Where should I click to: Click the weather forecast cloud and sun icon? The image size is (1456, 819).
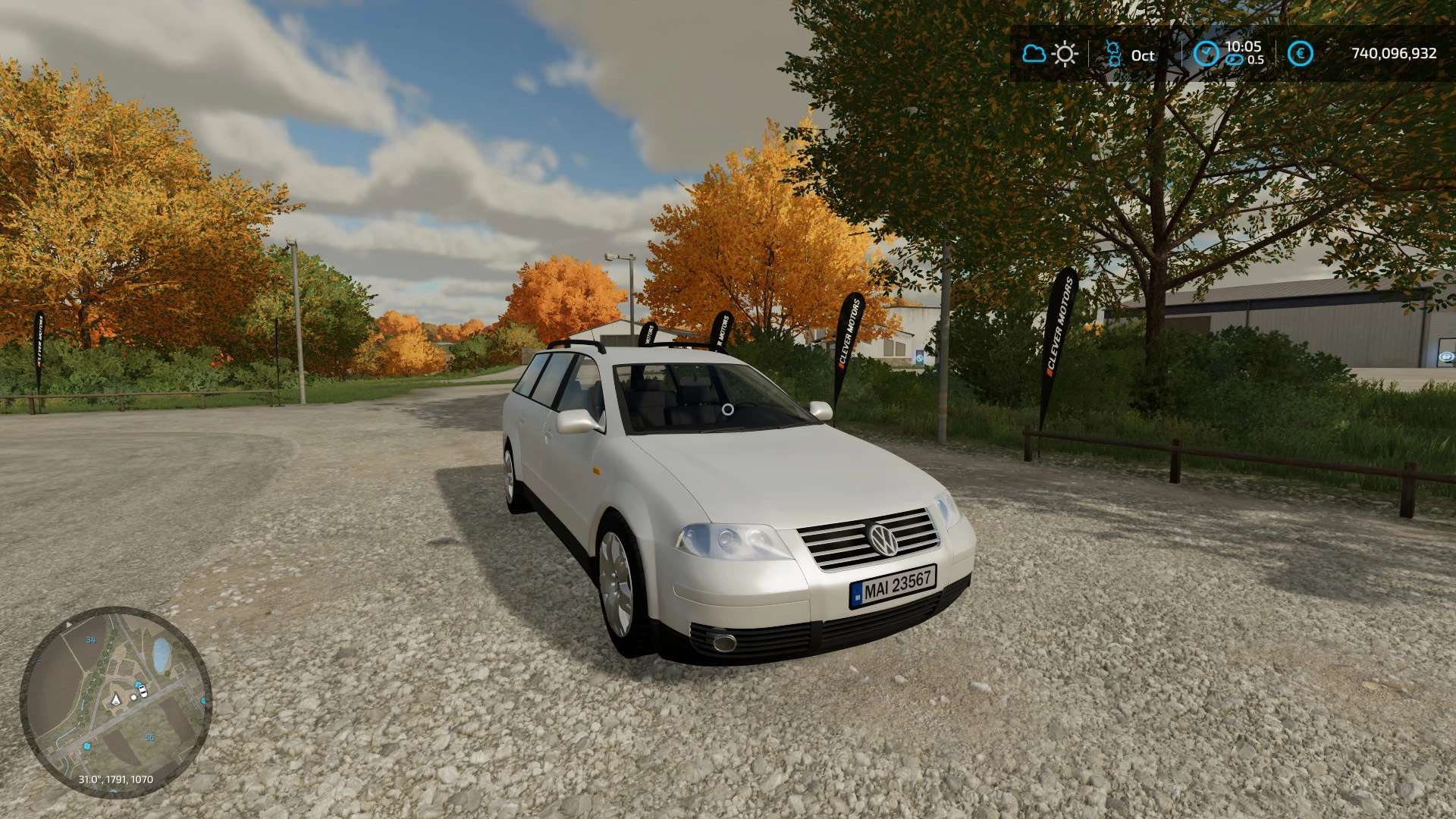point(1050,54)
